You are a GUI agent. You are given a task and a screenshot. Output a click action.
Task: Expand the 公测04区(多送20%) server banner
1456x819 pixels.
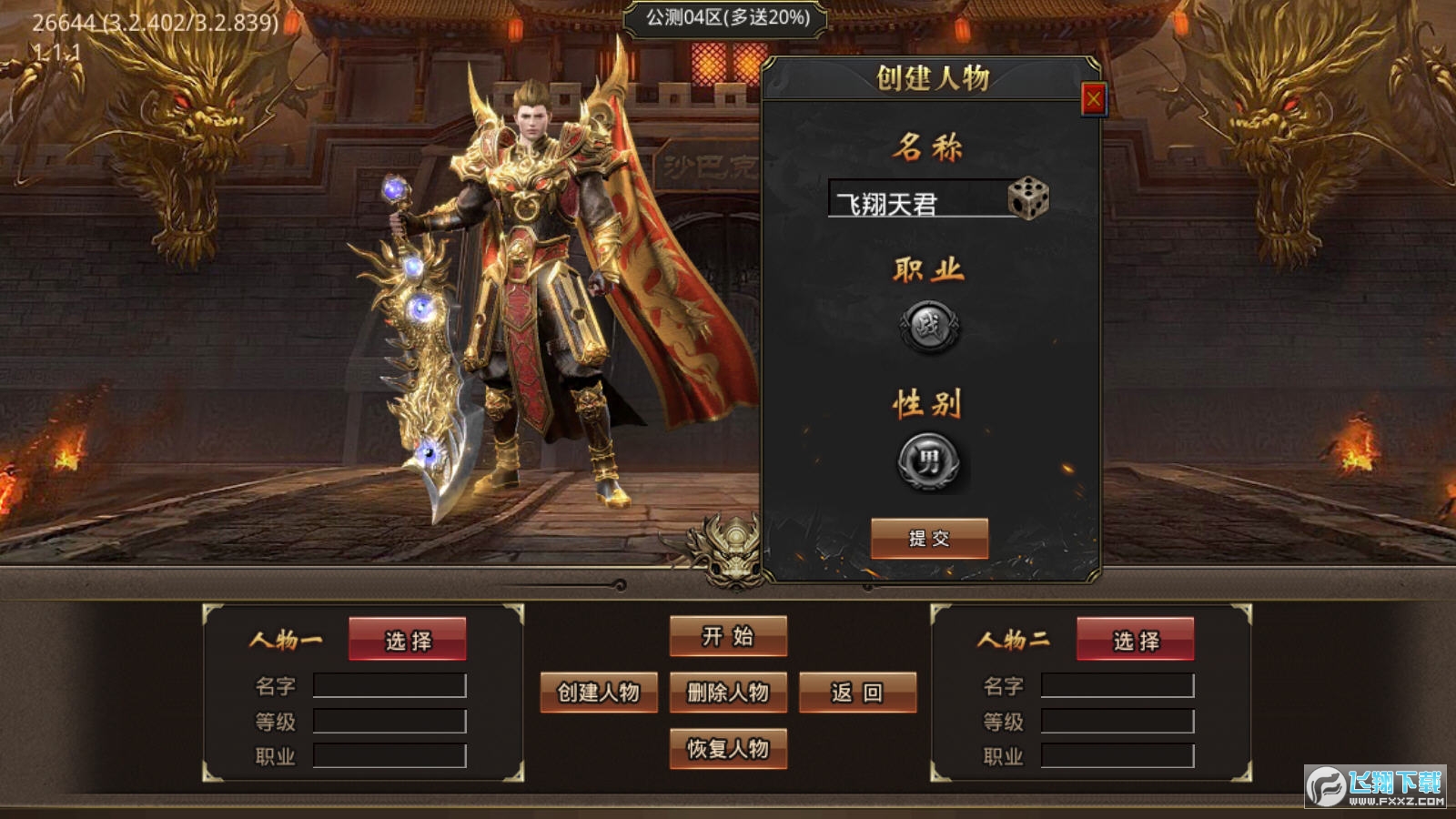[x=725, y=17]
